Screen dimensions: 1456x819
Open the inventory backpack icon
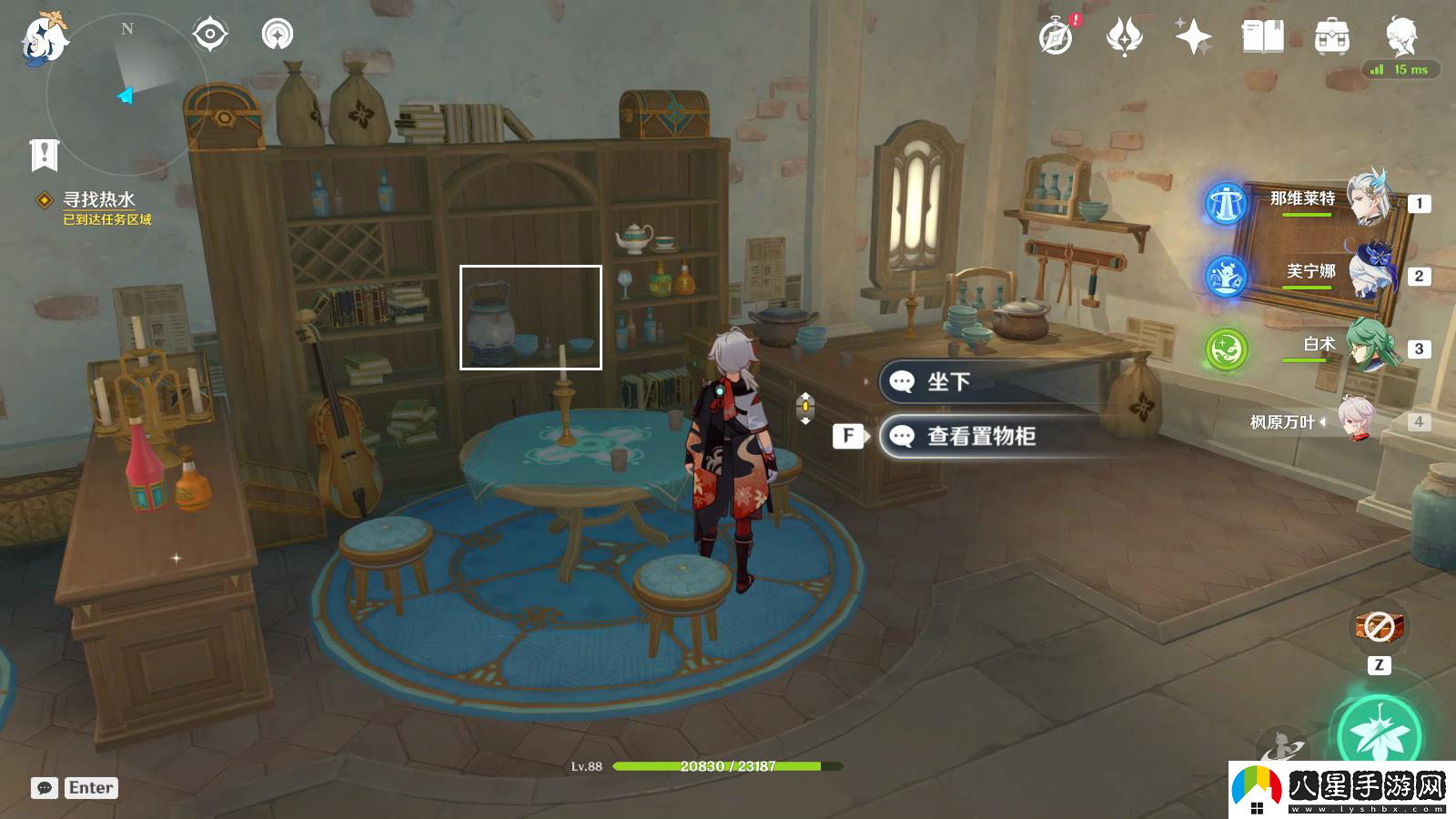pos(1331,37)
